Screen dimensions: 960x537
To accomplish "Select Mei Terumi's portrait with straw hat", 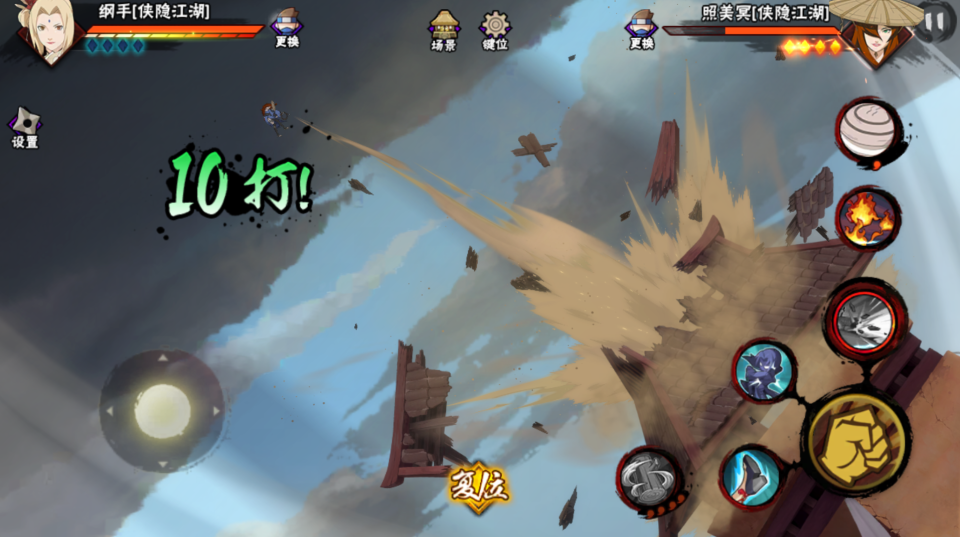I will coord(875,32).
